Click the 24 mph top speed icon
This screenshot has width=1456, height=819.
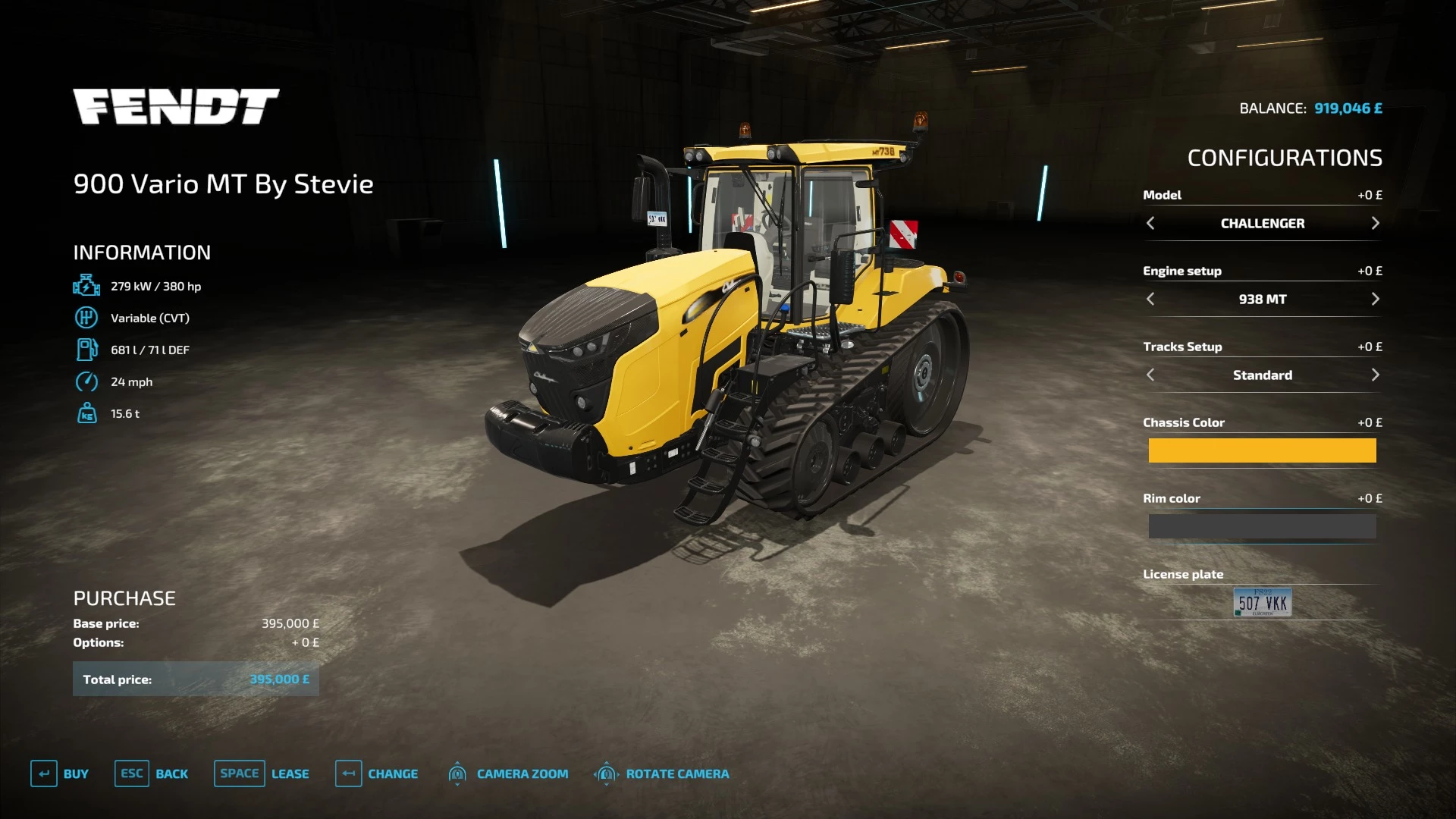click(x=87, y=381)
